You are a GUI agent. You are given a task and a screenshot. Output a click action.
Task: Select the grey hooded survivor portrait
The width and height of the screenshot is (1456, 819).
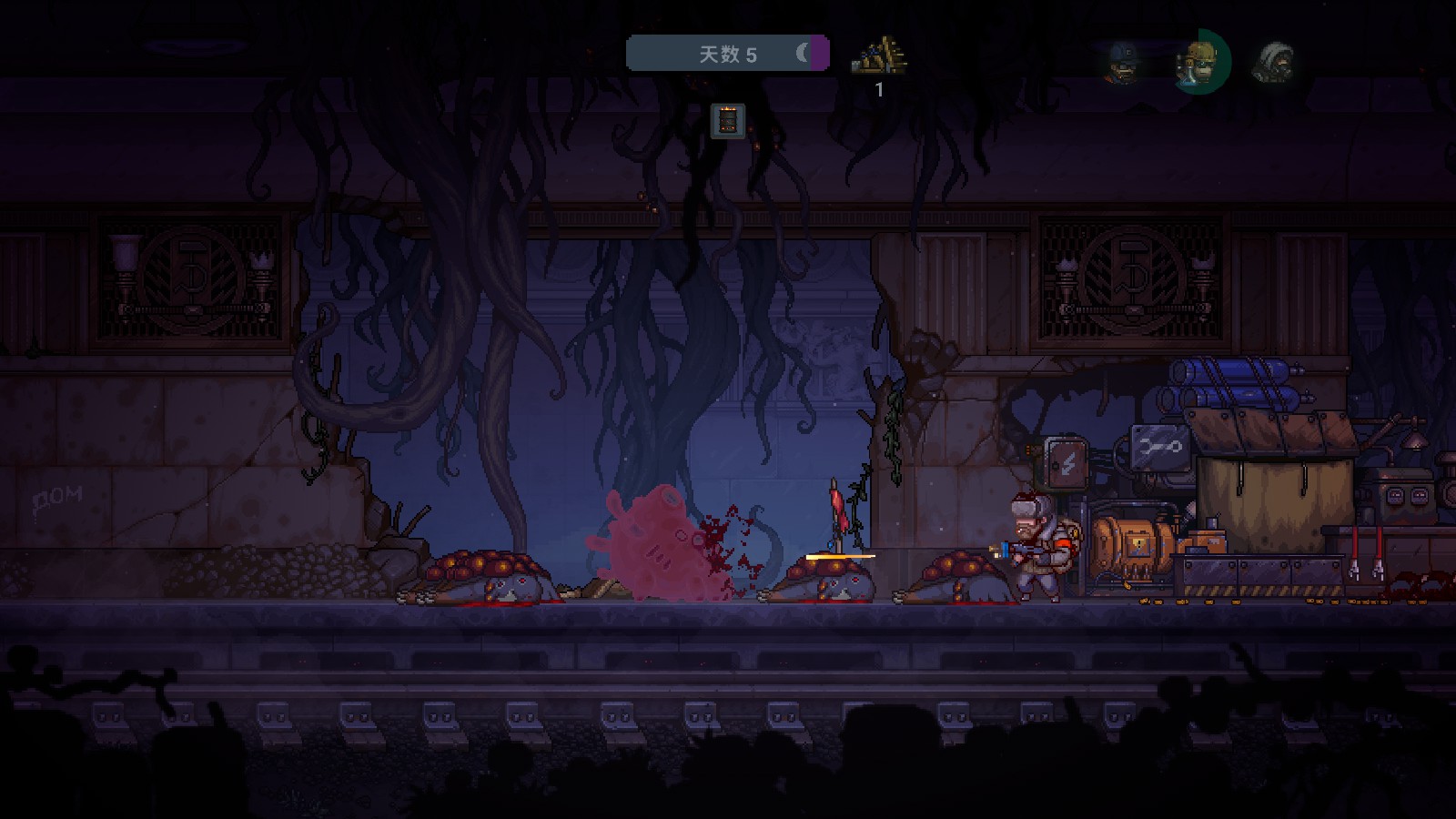coord(1274,62)
